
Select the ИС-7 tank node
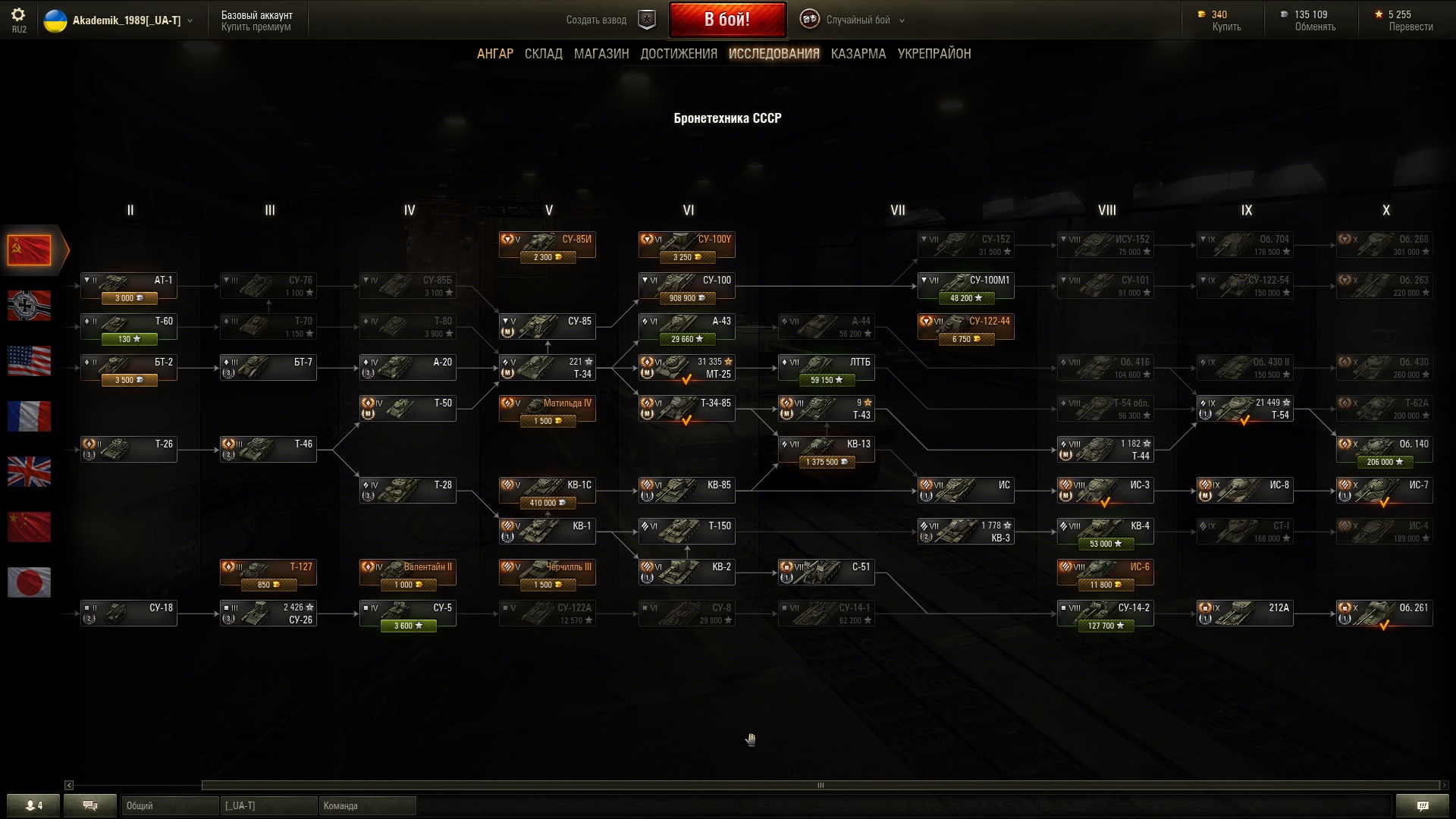[x=1384, y=491]
